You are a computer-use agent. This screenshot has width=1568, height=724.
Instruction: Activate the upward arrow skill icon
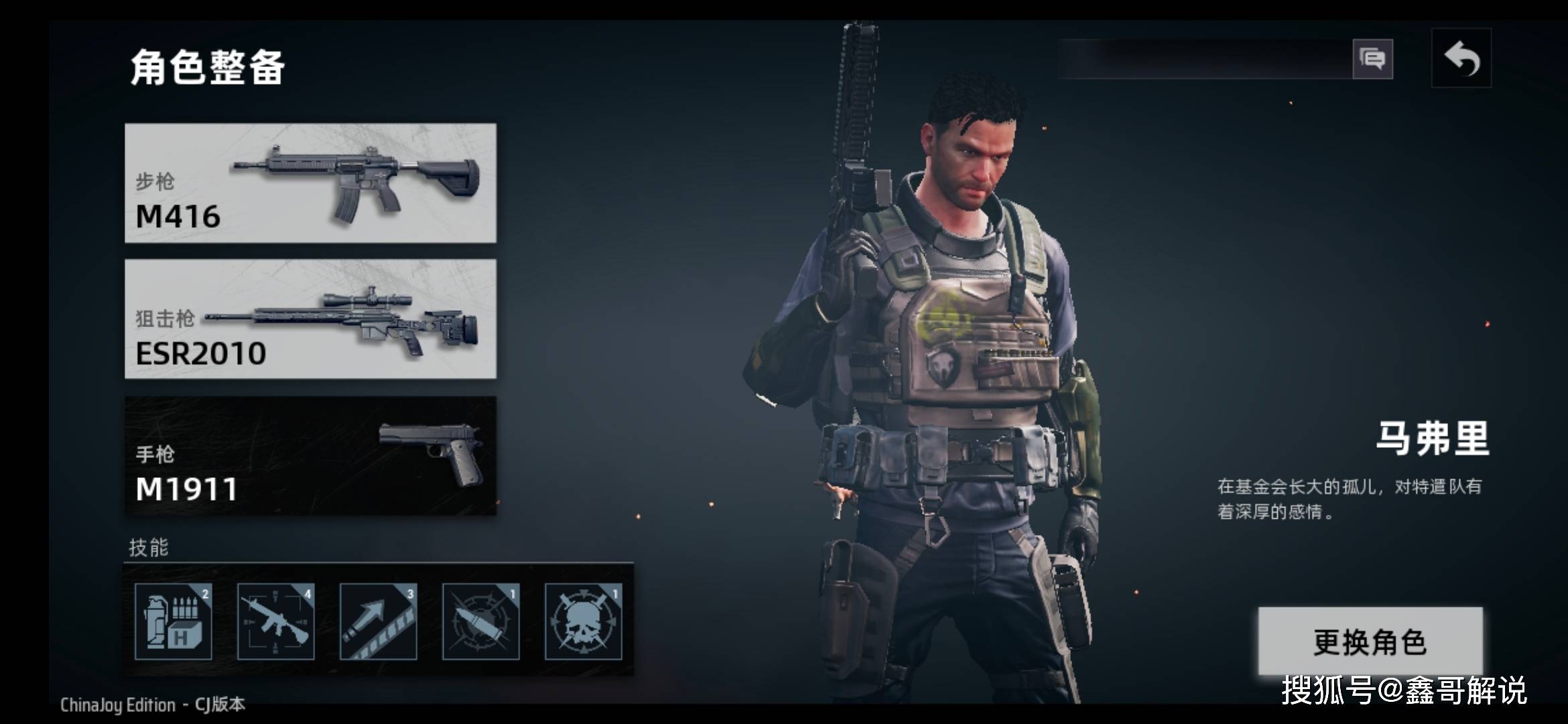click(x=378, y=621)
